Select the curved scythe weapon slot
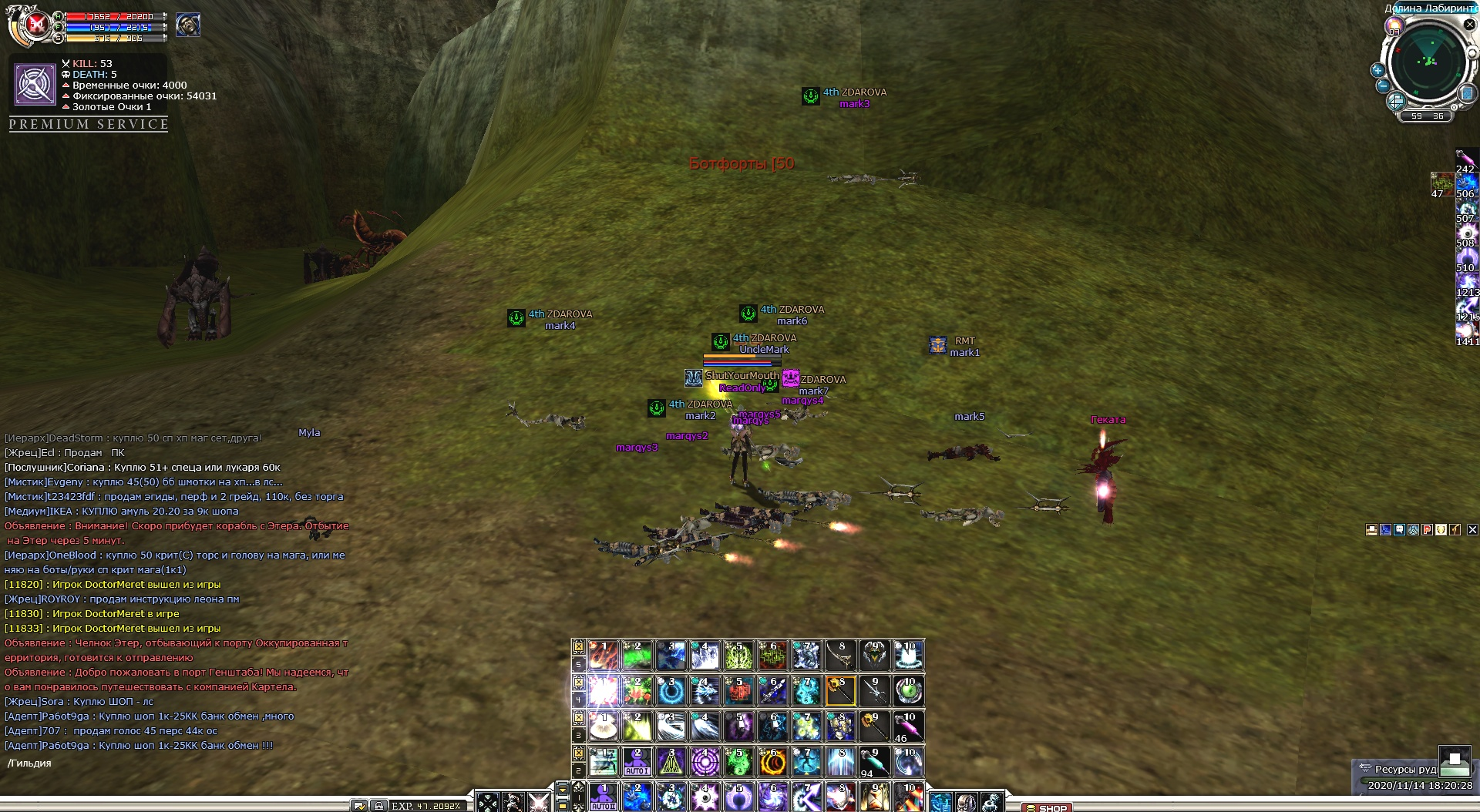This screenshot has height=812, width=1480. tap(840, 655)
